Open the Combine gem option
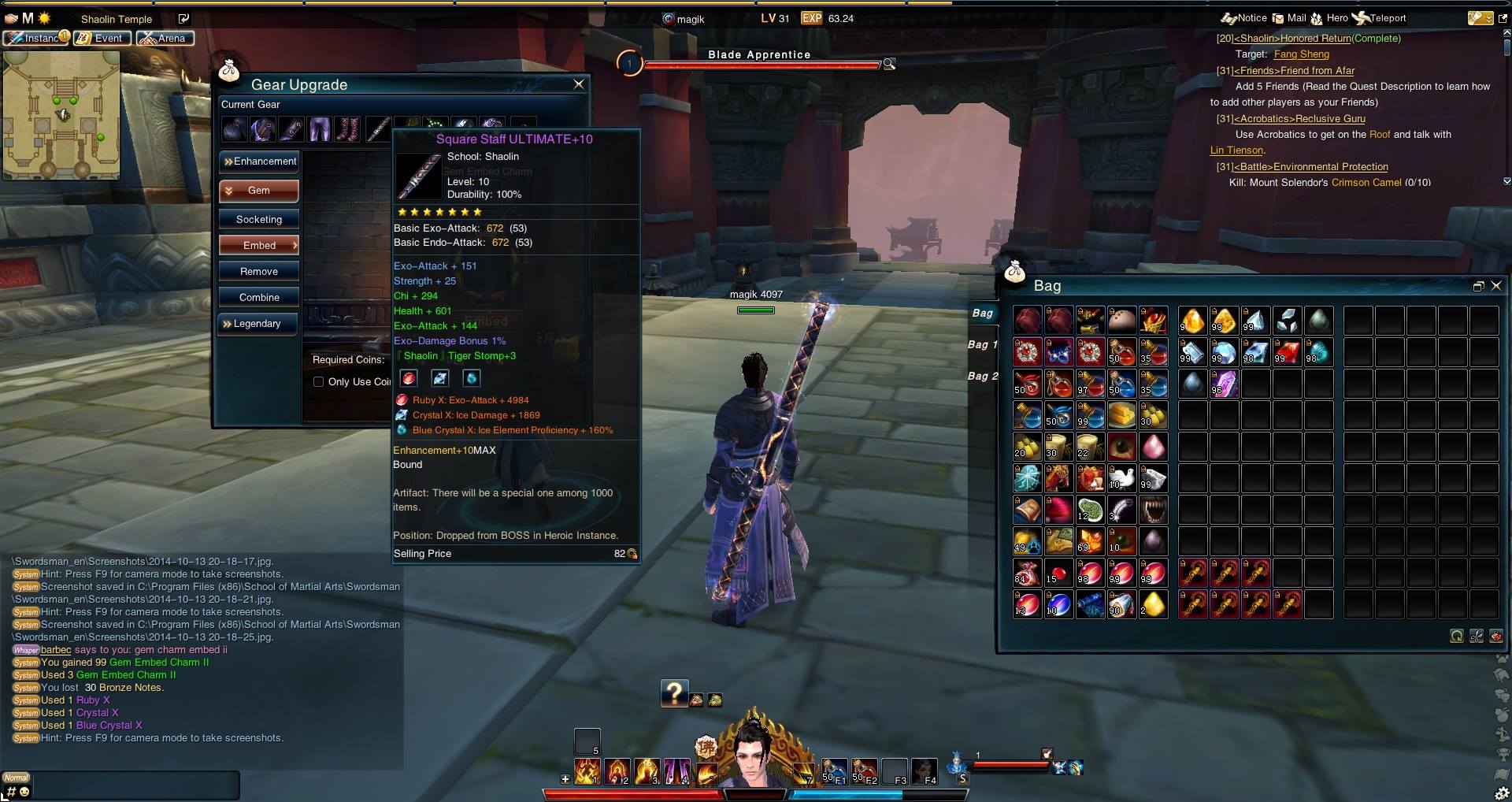The width and height of the screenshot is (1512, 802). click(x=259, y=298)
